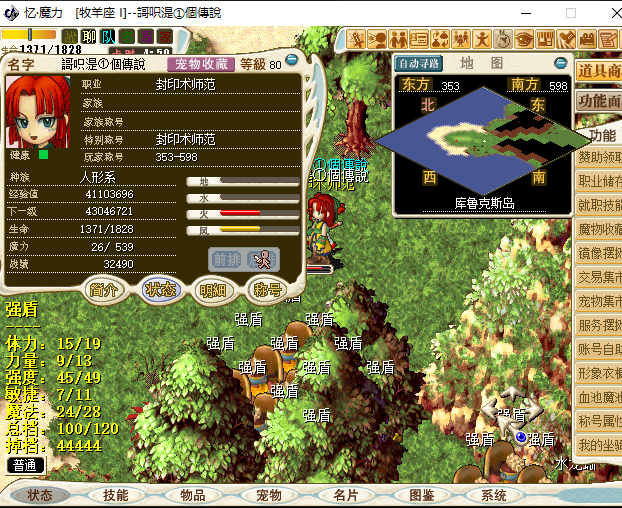Open the 称号 titles tab

266,290
